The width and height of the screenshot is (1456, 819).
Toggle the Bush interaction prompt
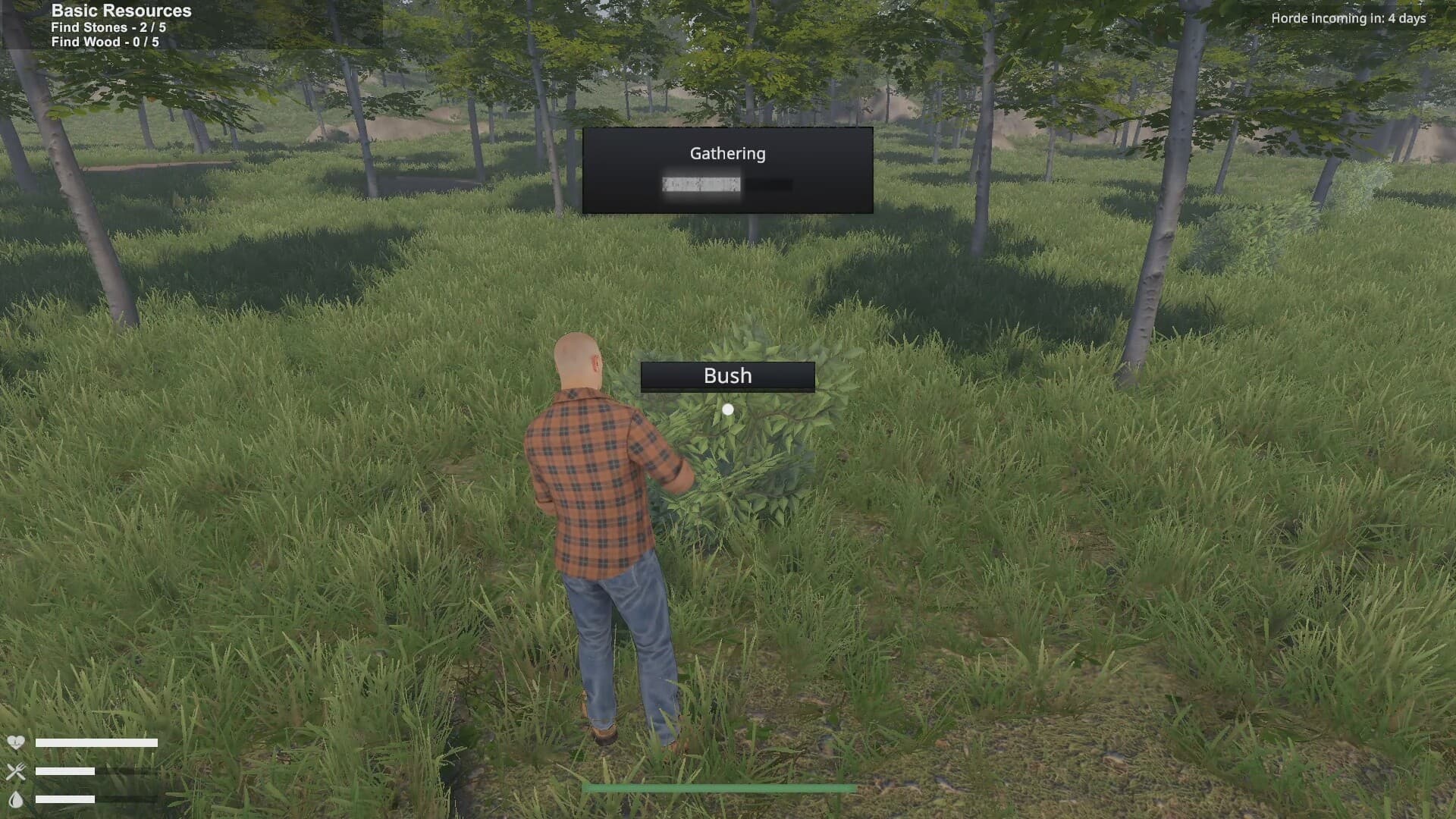tap(727, 375)
